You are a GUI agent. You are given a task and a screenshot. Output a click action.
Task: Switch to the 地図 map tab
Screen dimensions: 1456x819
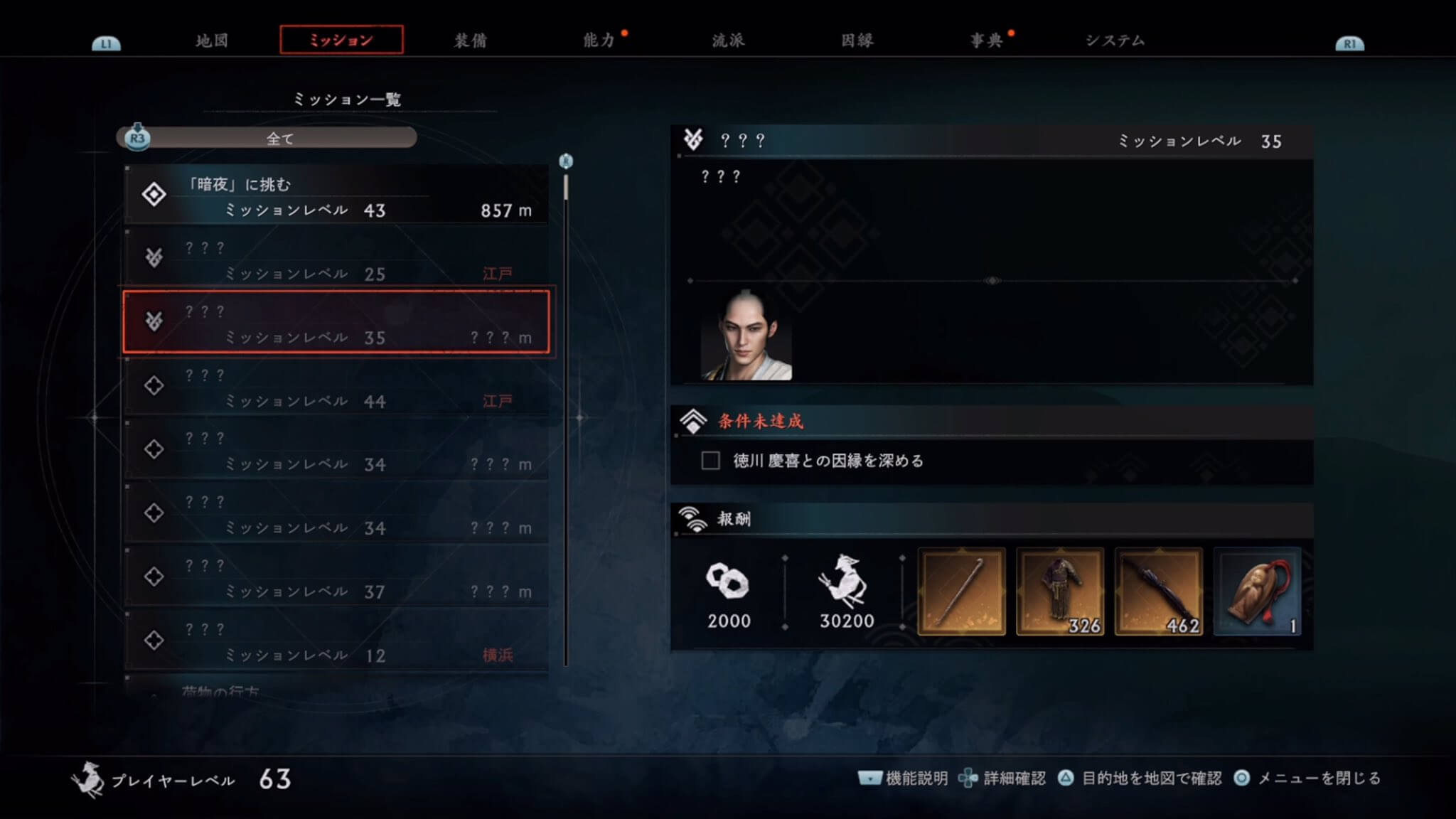pos(212,41)
